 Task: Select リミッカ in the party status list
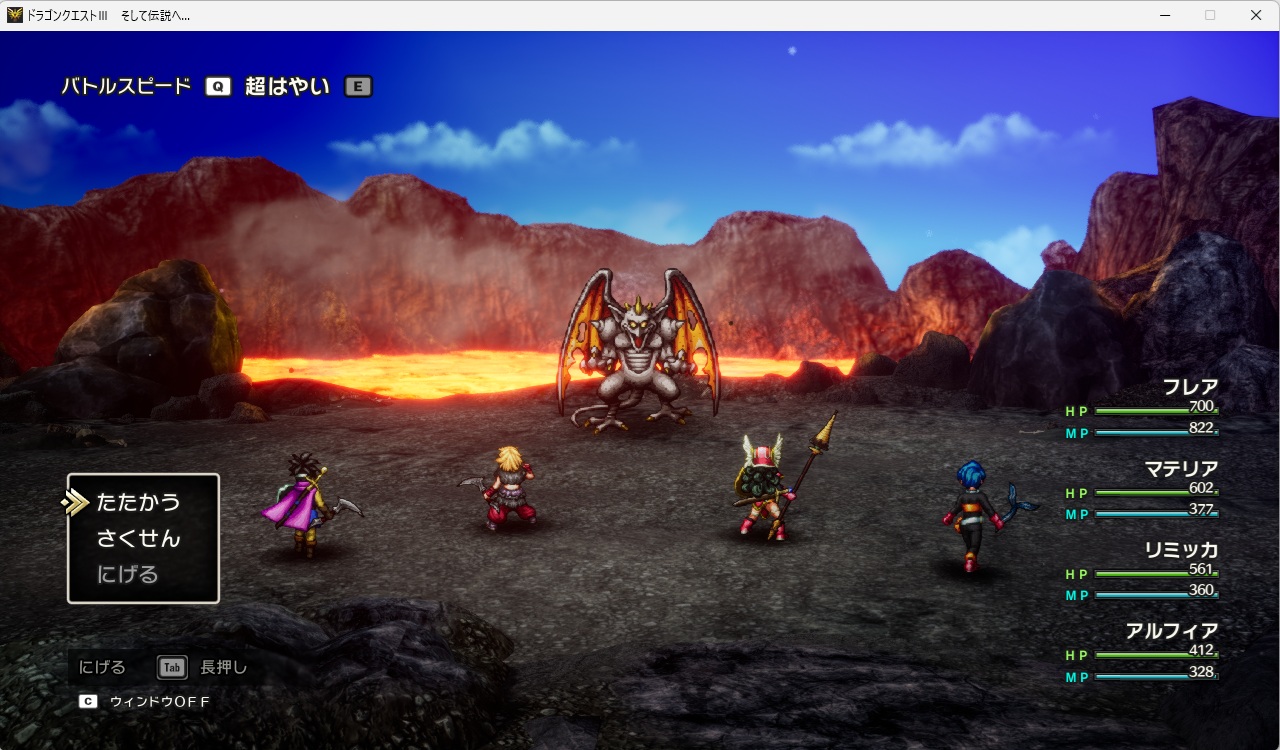(x=1181, y=550)
